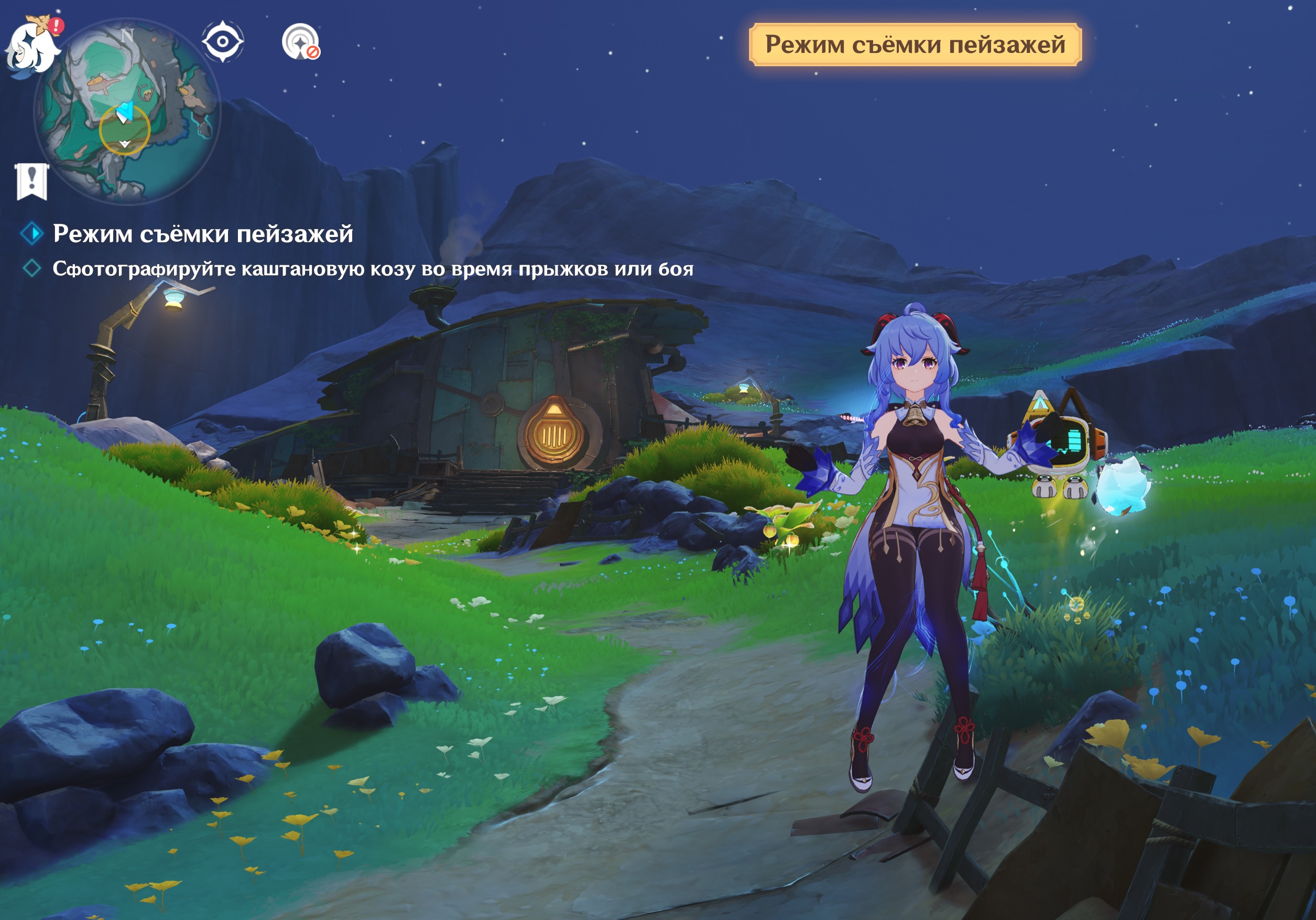Open the circular minimap
Viewport: 1316px width, 920px height.
coord(127,110)
